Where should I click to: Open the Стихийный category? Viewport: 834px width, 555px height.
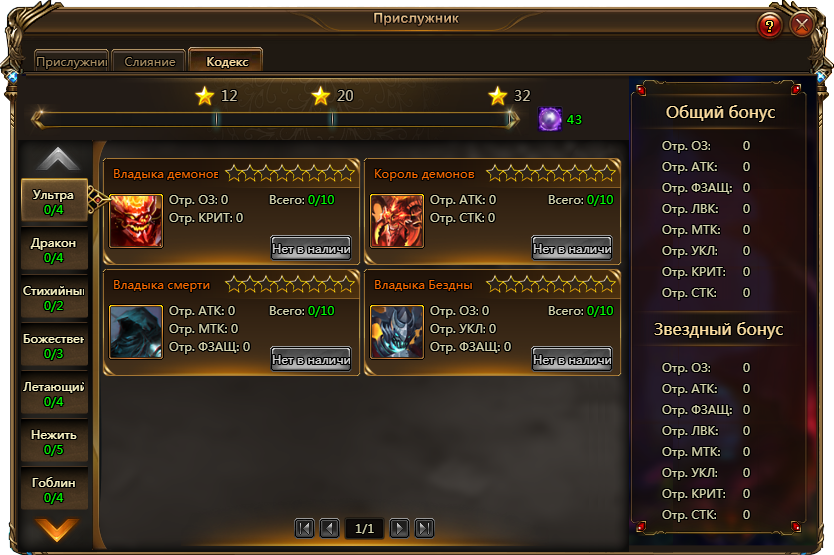point(54,298)
